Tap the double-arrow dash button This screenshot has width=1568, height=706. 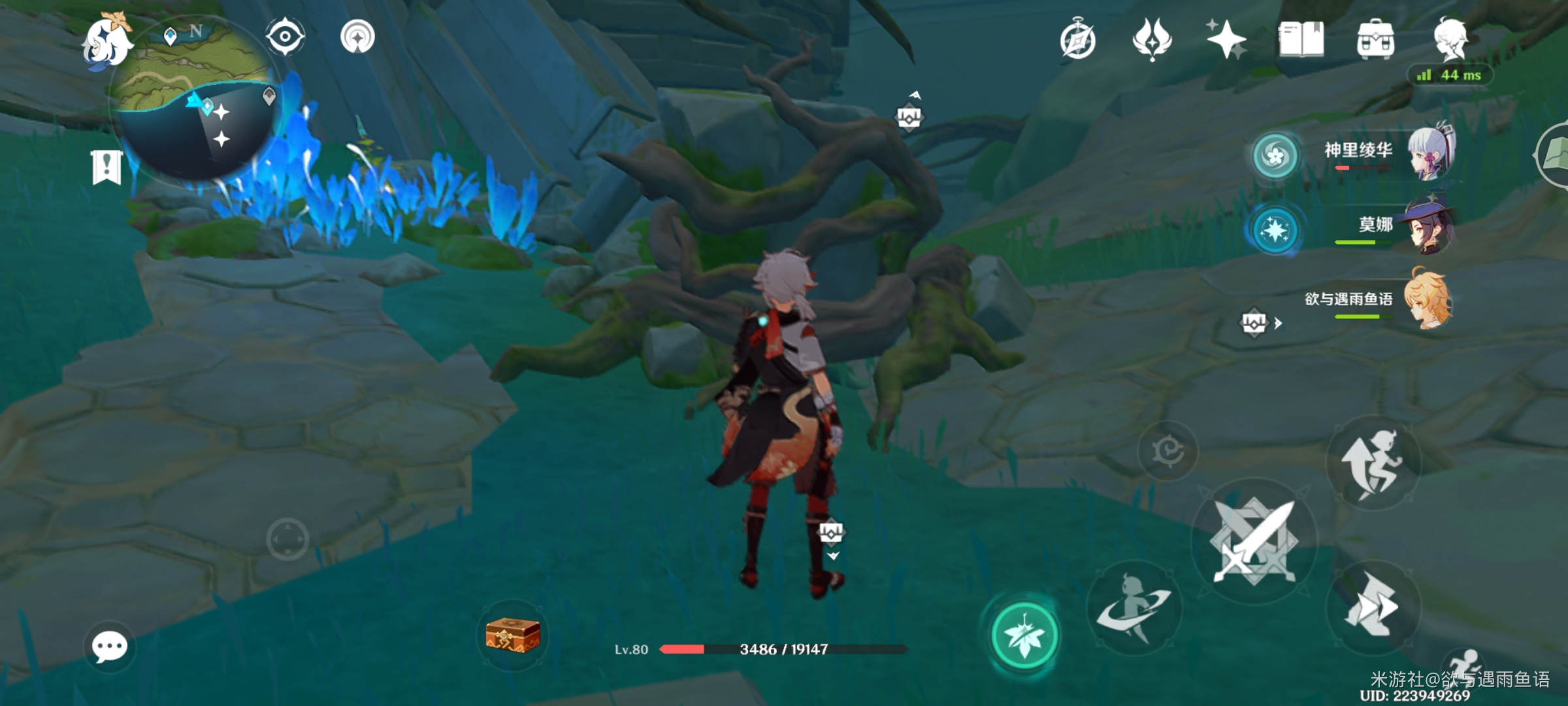point(1373,607)
